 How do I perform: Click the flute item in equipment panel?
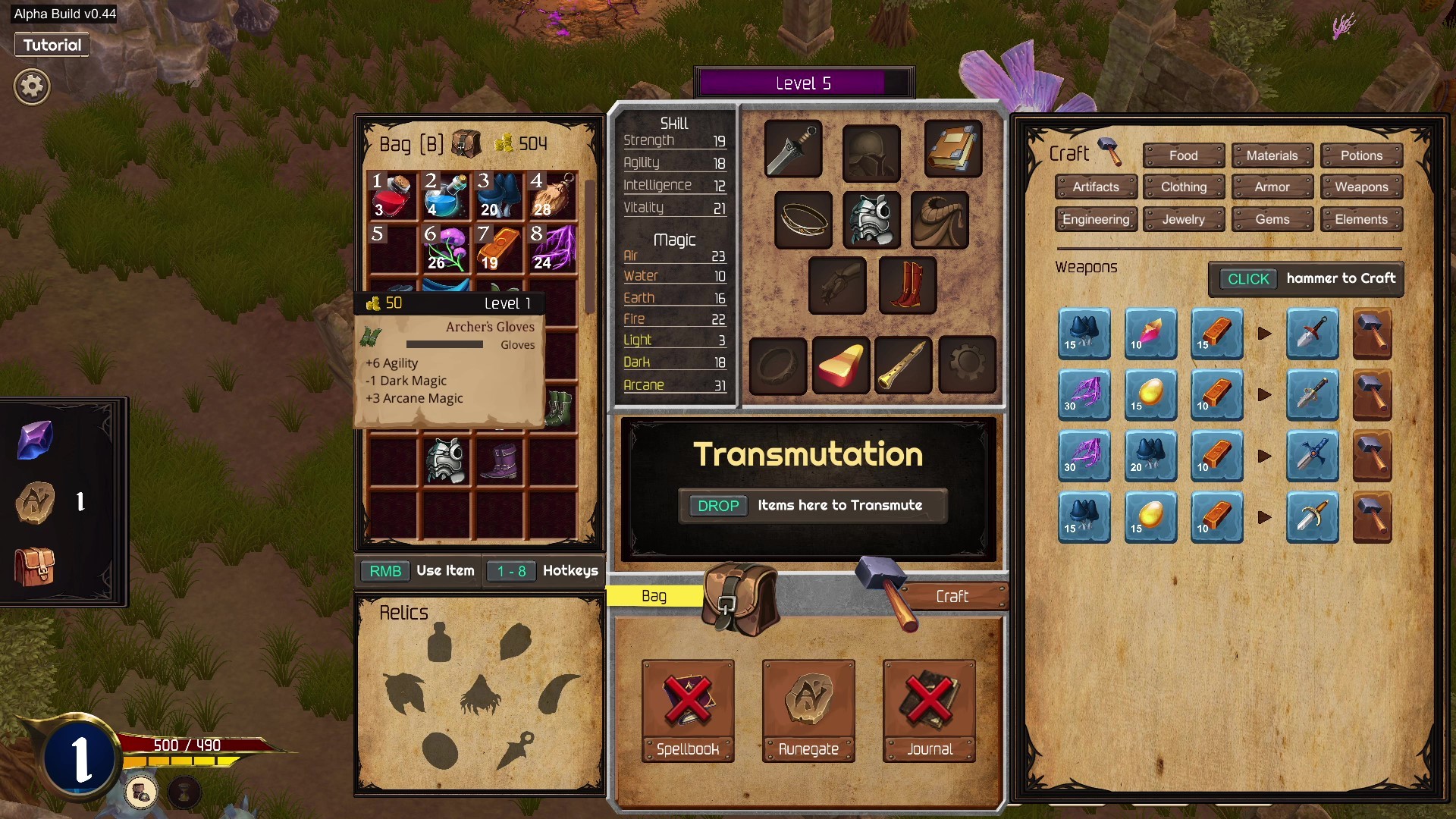[x=902, y=366]
